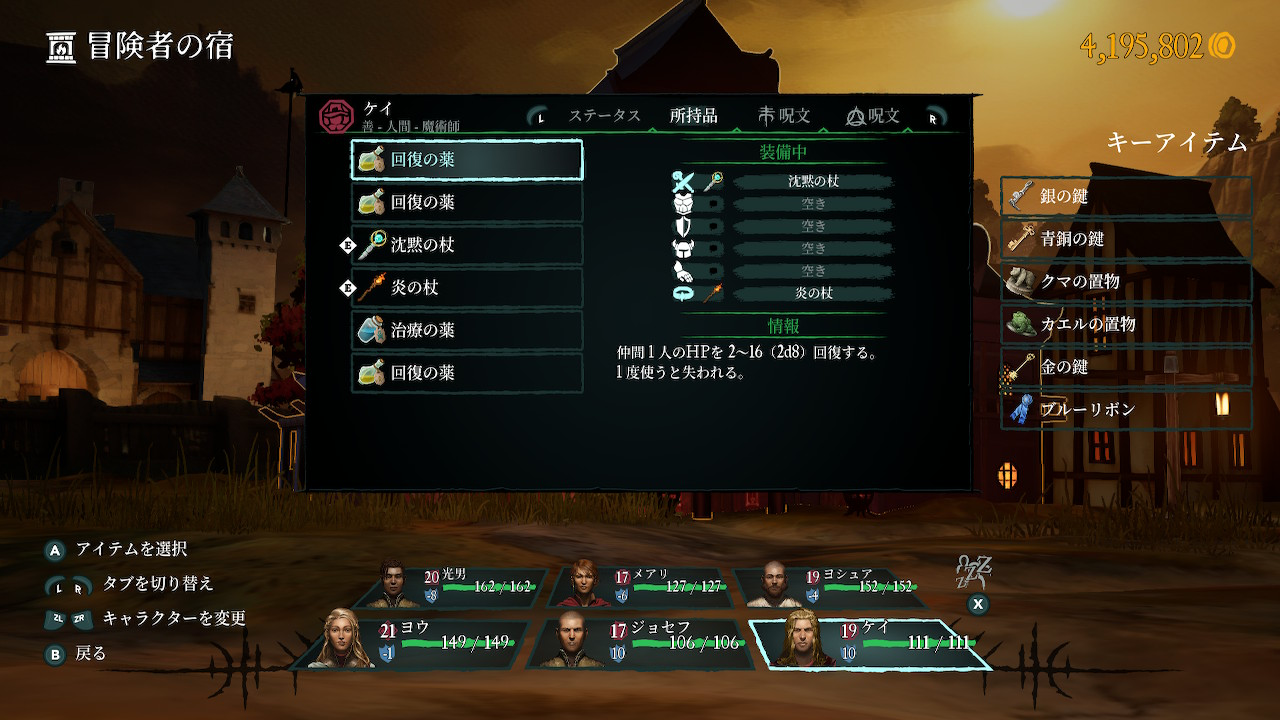This screenshot has width=1280, height=720.
Task: Choose the ブルーリボン key item
Action: click(x=1126, y=410)
